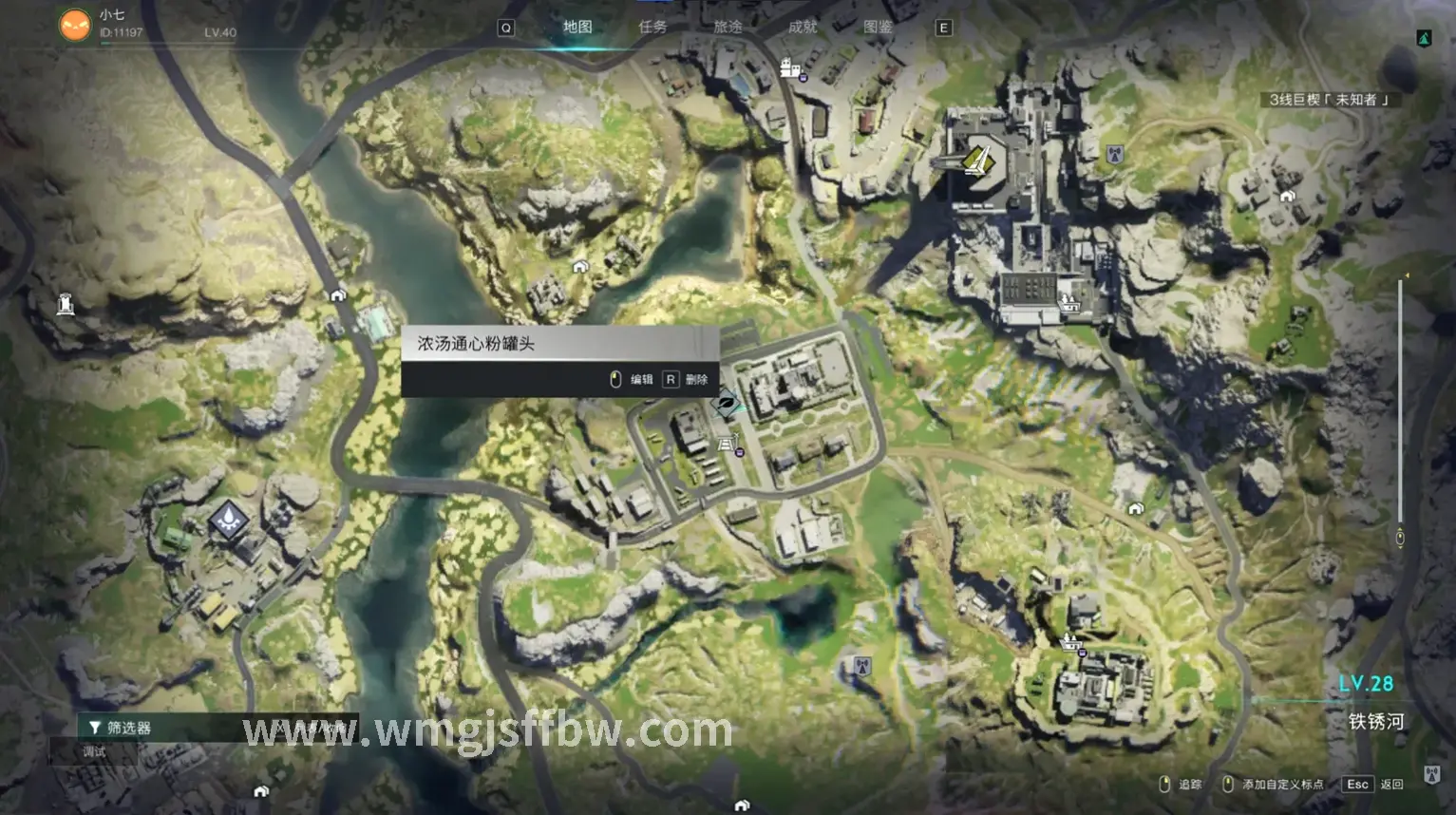This screenshot has height=815, width=1456.
Task: Click the zoom slider handle on the right
Action: click(x=1399, y=538)
